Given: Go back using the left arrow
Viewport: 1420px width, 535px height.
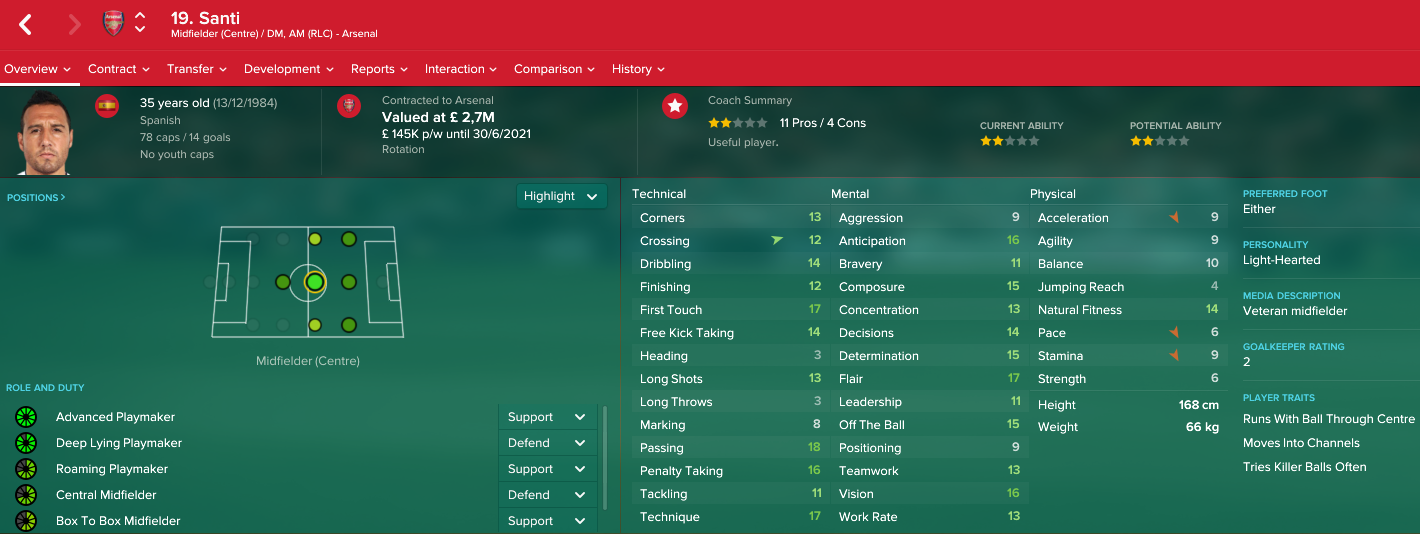Looking at the screenshot, I should click(x=26, y=25).
